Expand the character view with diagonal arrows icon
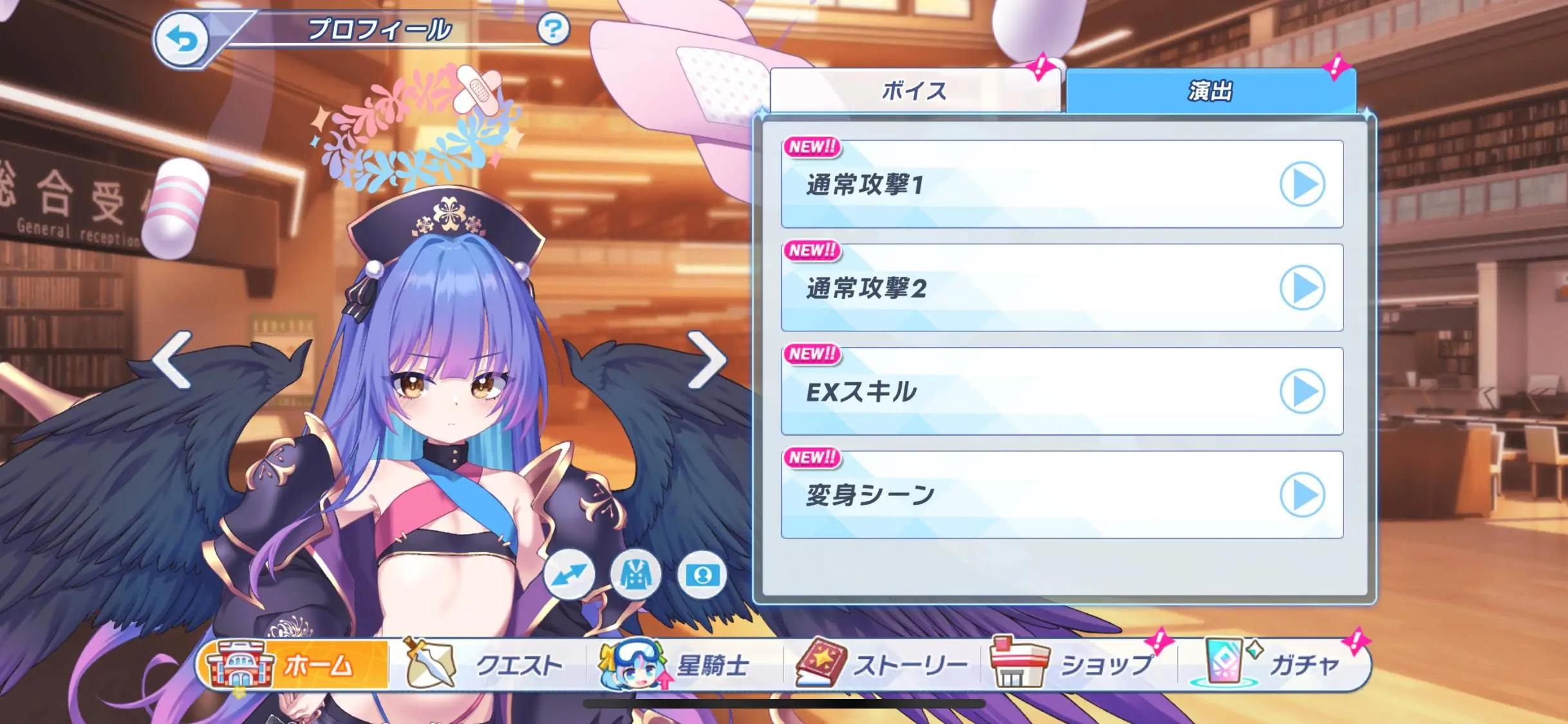Viewport: 1568px width, 724px height. pyautogui.click(x=569, y=574)
